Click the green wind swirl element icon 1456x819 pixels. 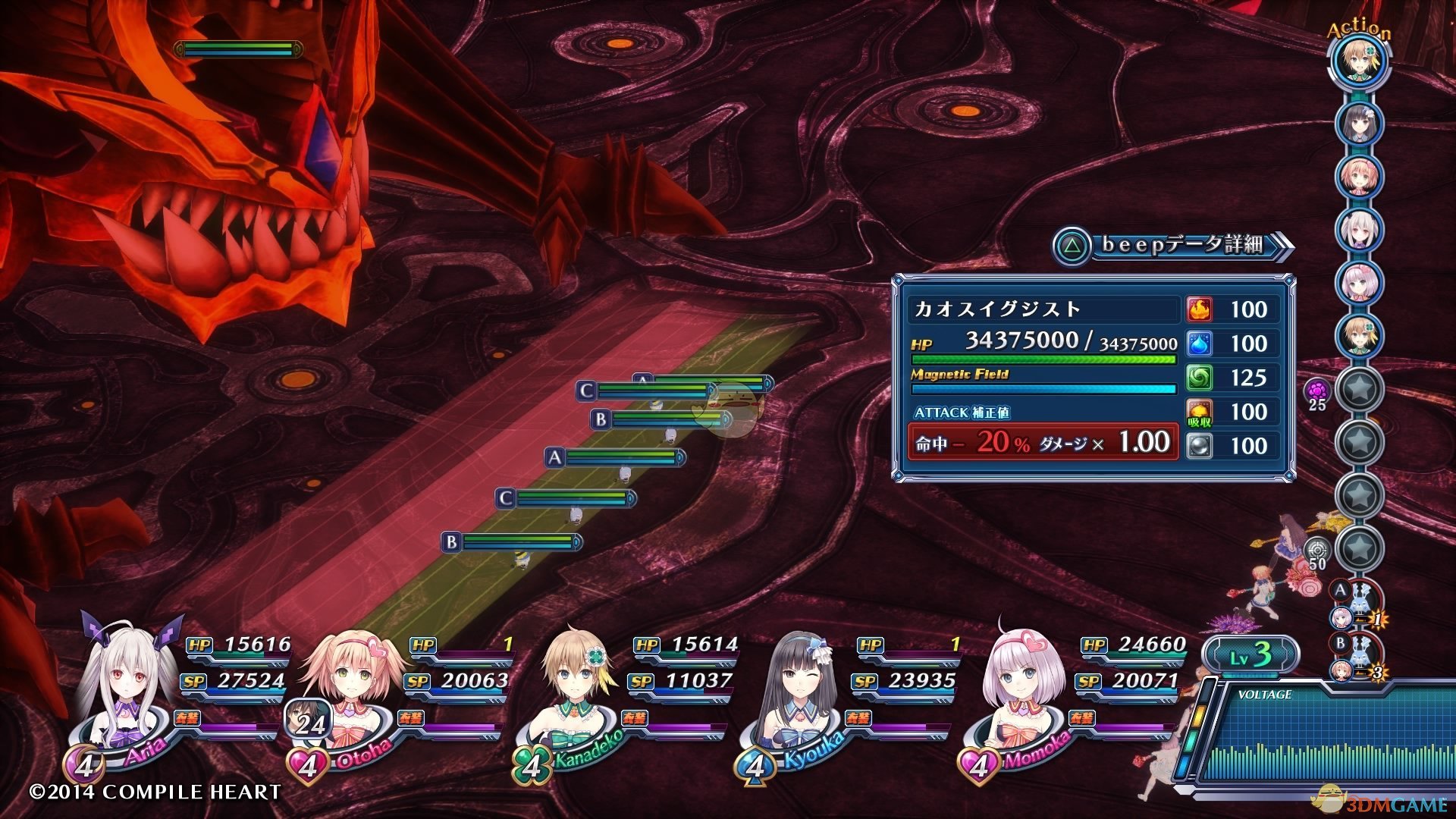tap(1199, 378)
